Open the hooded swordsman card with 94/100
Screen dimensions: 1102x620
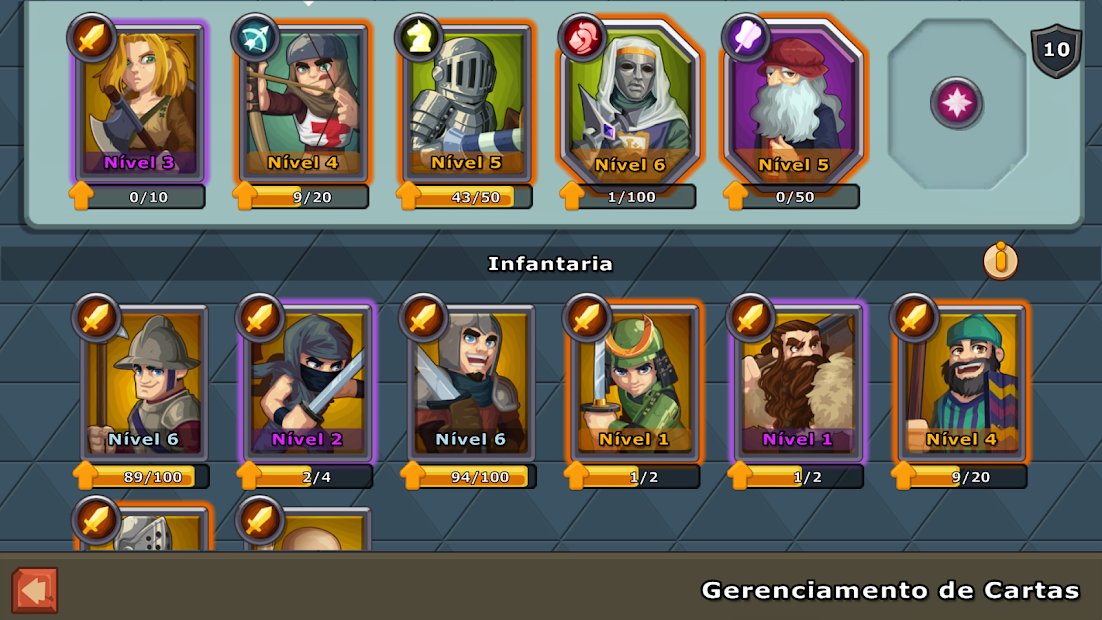point(471,382)
